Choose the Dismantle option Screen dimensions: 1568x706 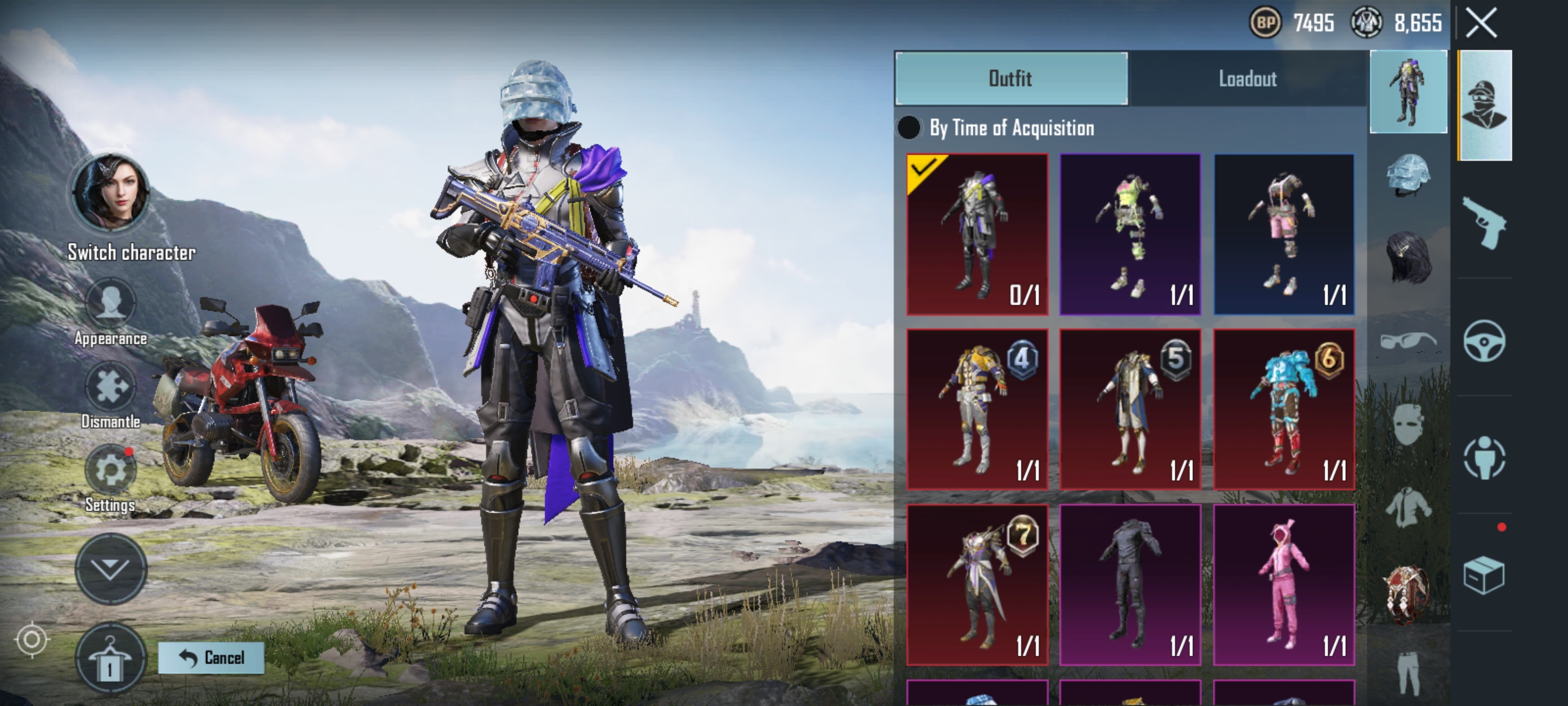[x=110, y=388]
